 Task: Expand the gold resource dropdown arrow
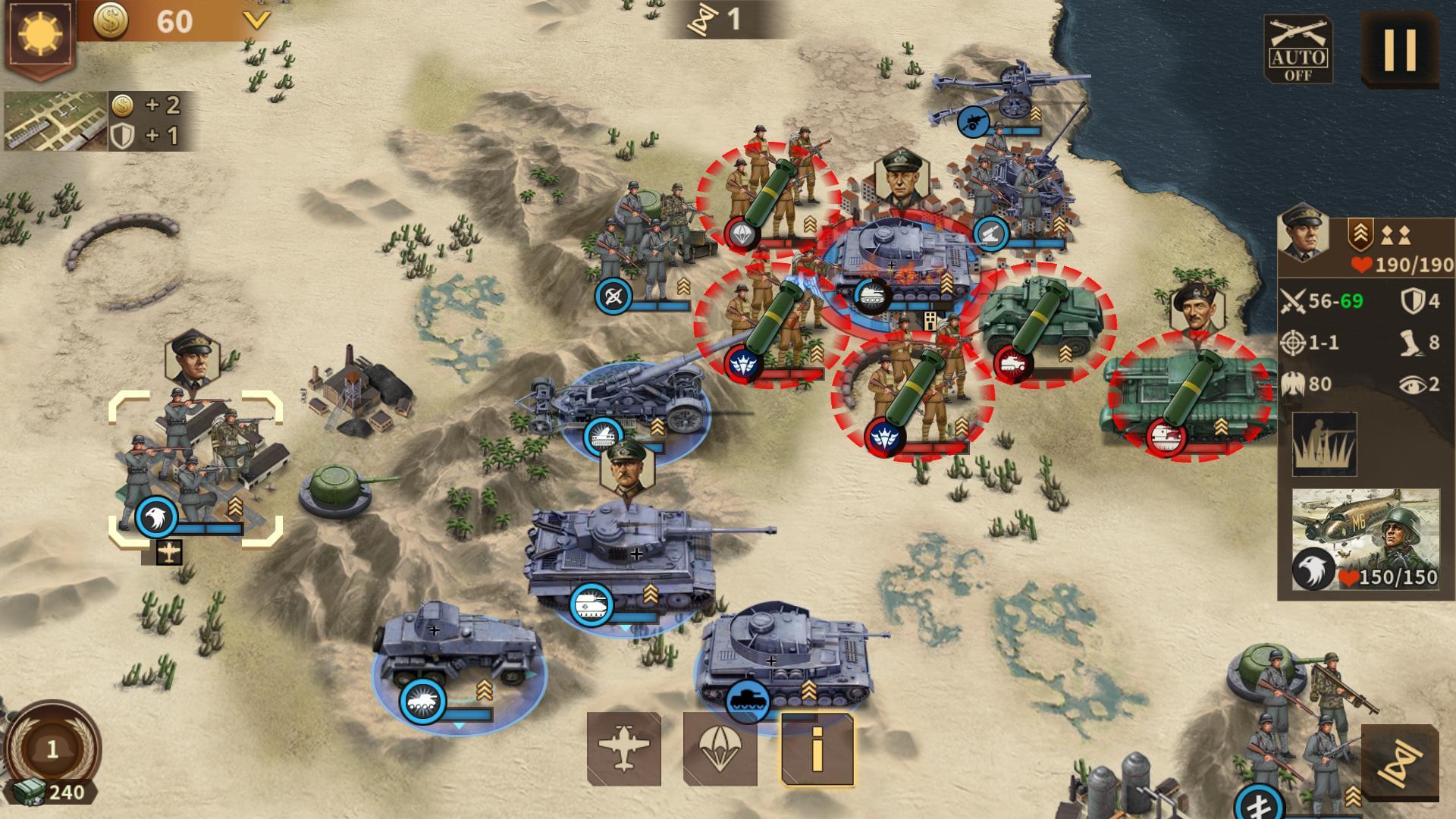256,20
